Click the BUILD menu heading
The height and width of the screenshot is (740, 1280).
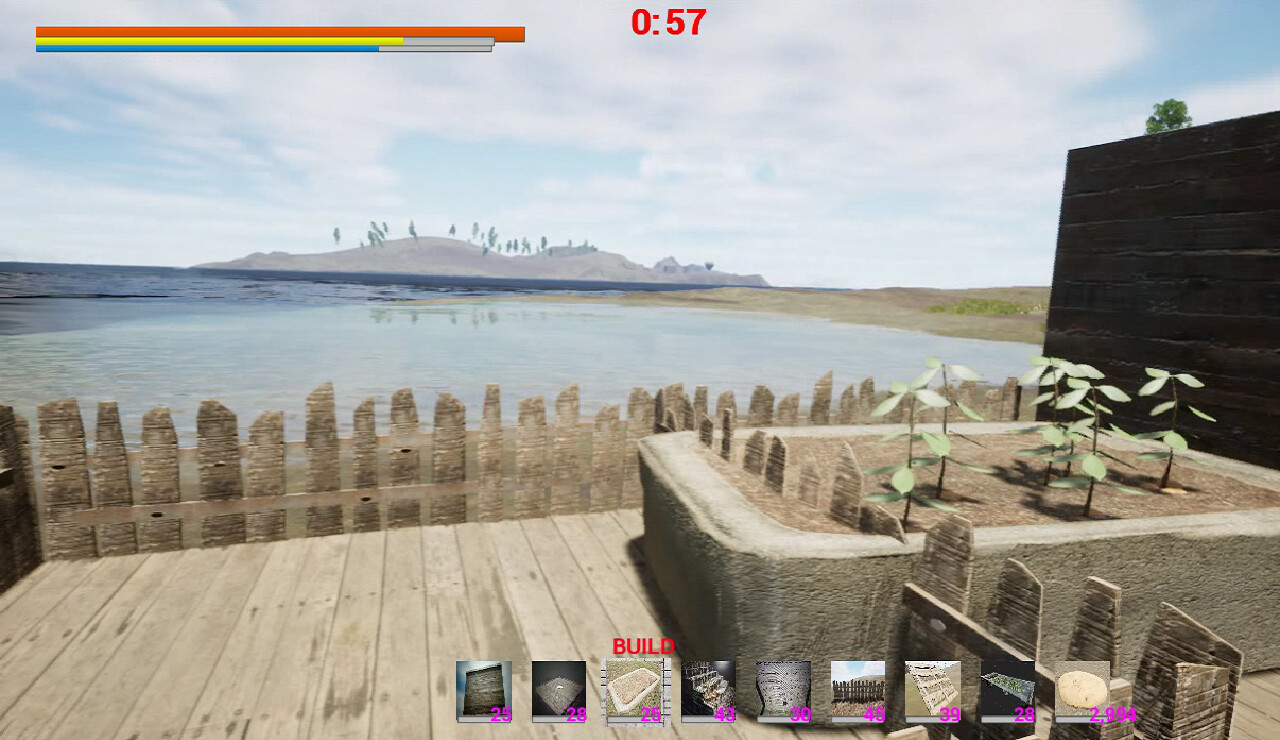645,647
